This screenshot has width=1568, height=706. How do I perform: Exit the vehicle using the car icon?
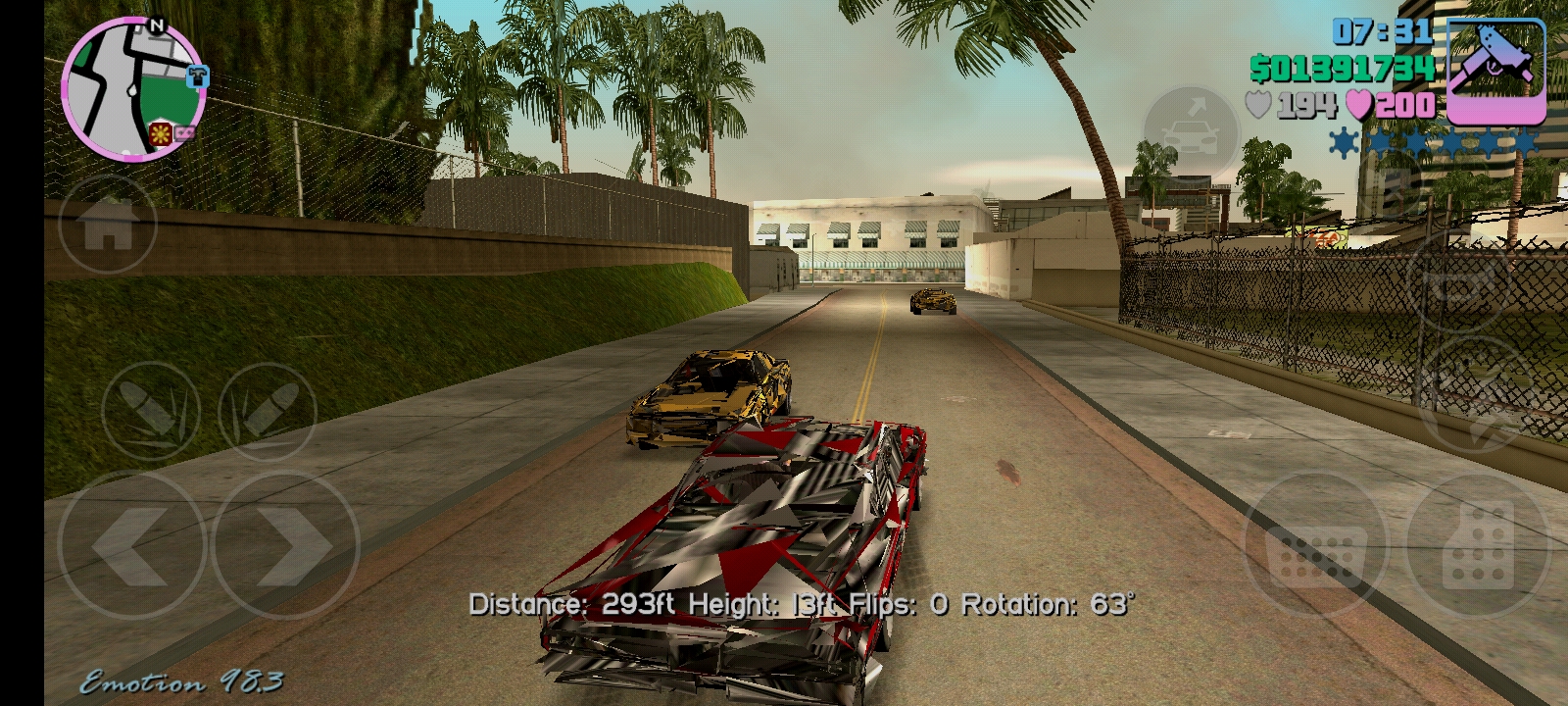(1193, 134)
